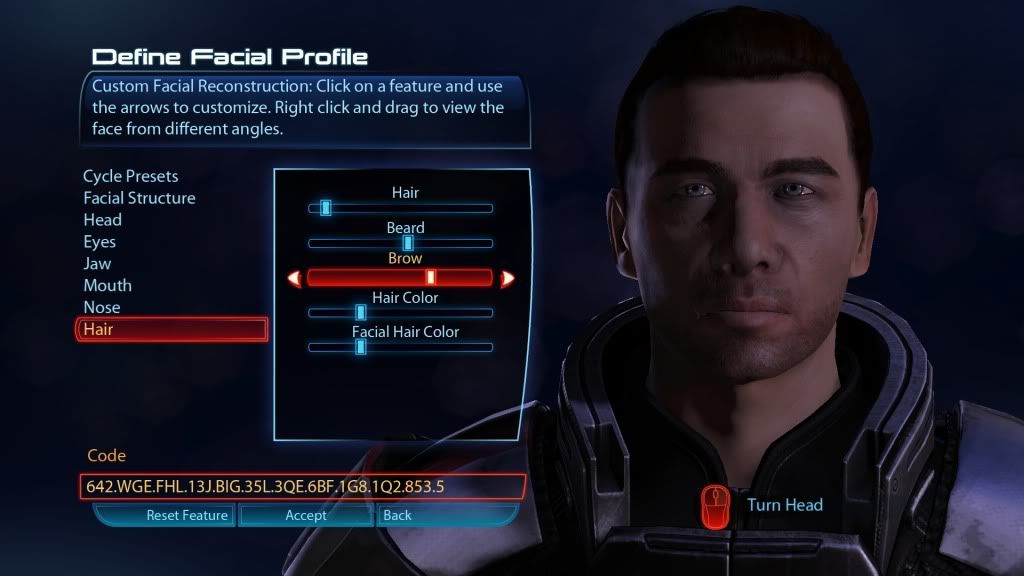Open the Eyes customization category
Viewport: 1024px width, 576px height.
pyautogui.click(x=99, y=242)
